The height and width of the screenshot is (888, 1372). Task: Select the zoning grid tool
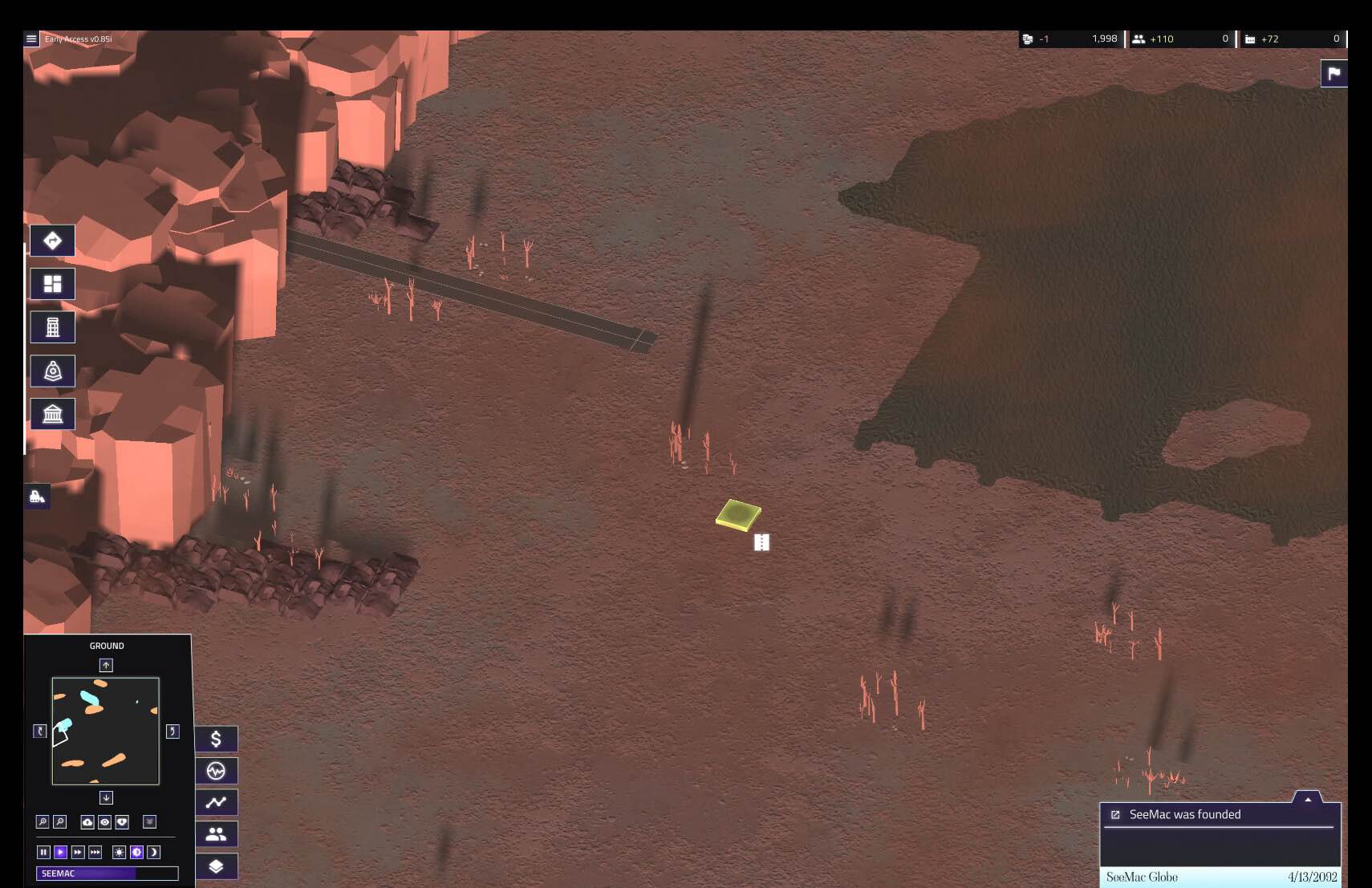[x=53, y=283]
